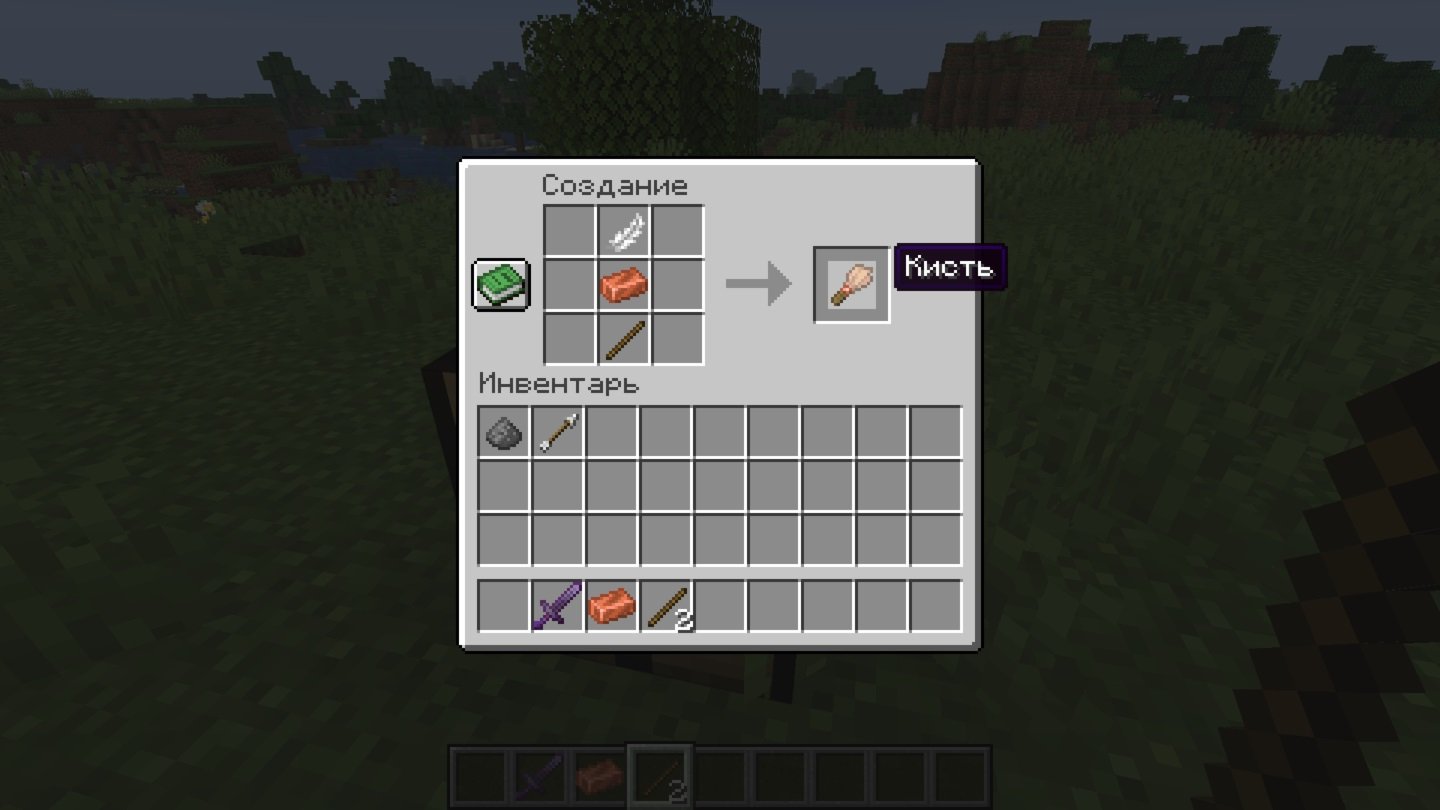Pick up the feather in the crafting grid

click(x=624, y=232)
